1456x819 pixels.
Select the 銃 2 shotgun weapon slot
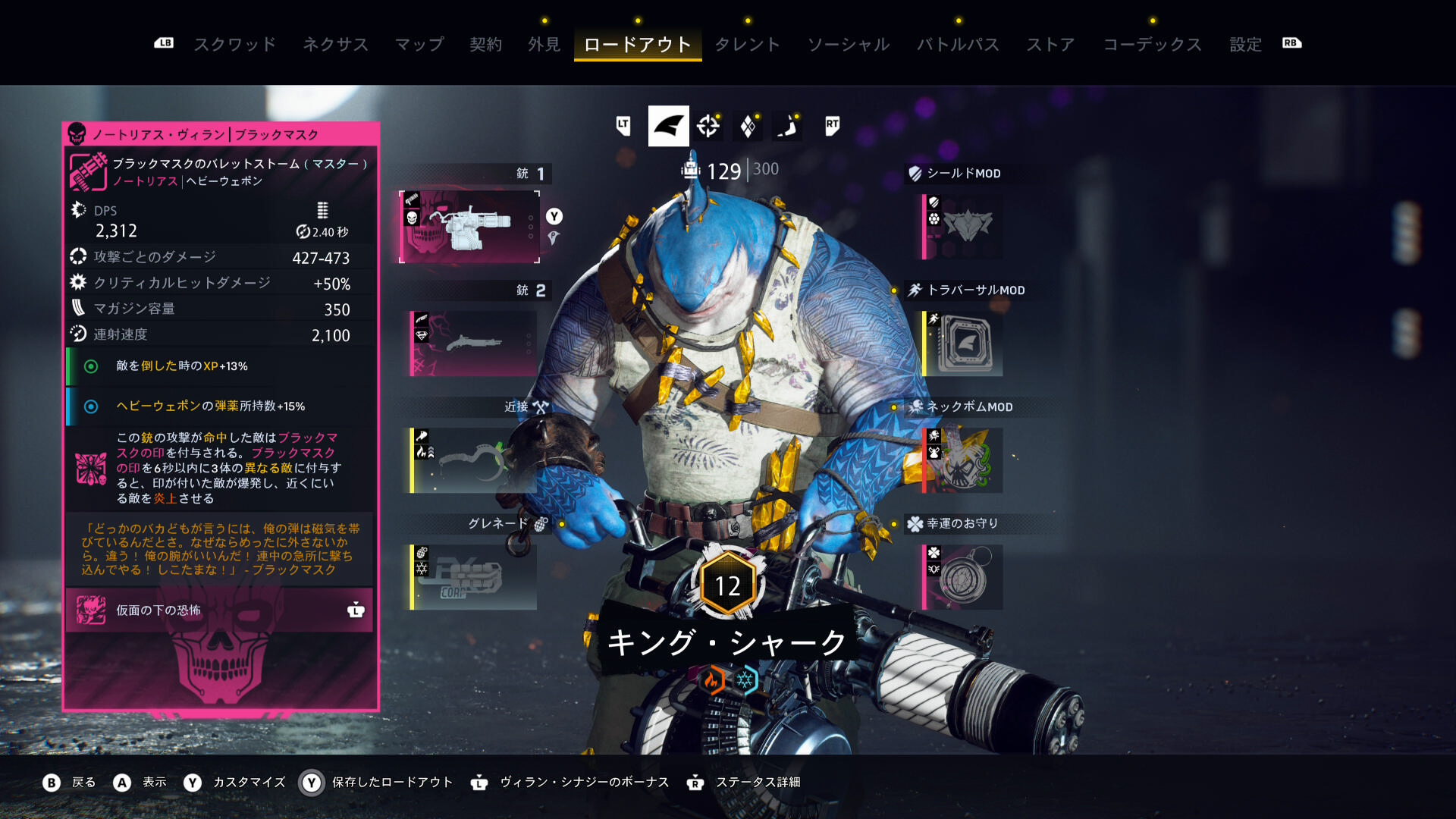(473, 344)
